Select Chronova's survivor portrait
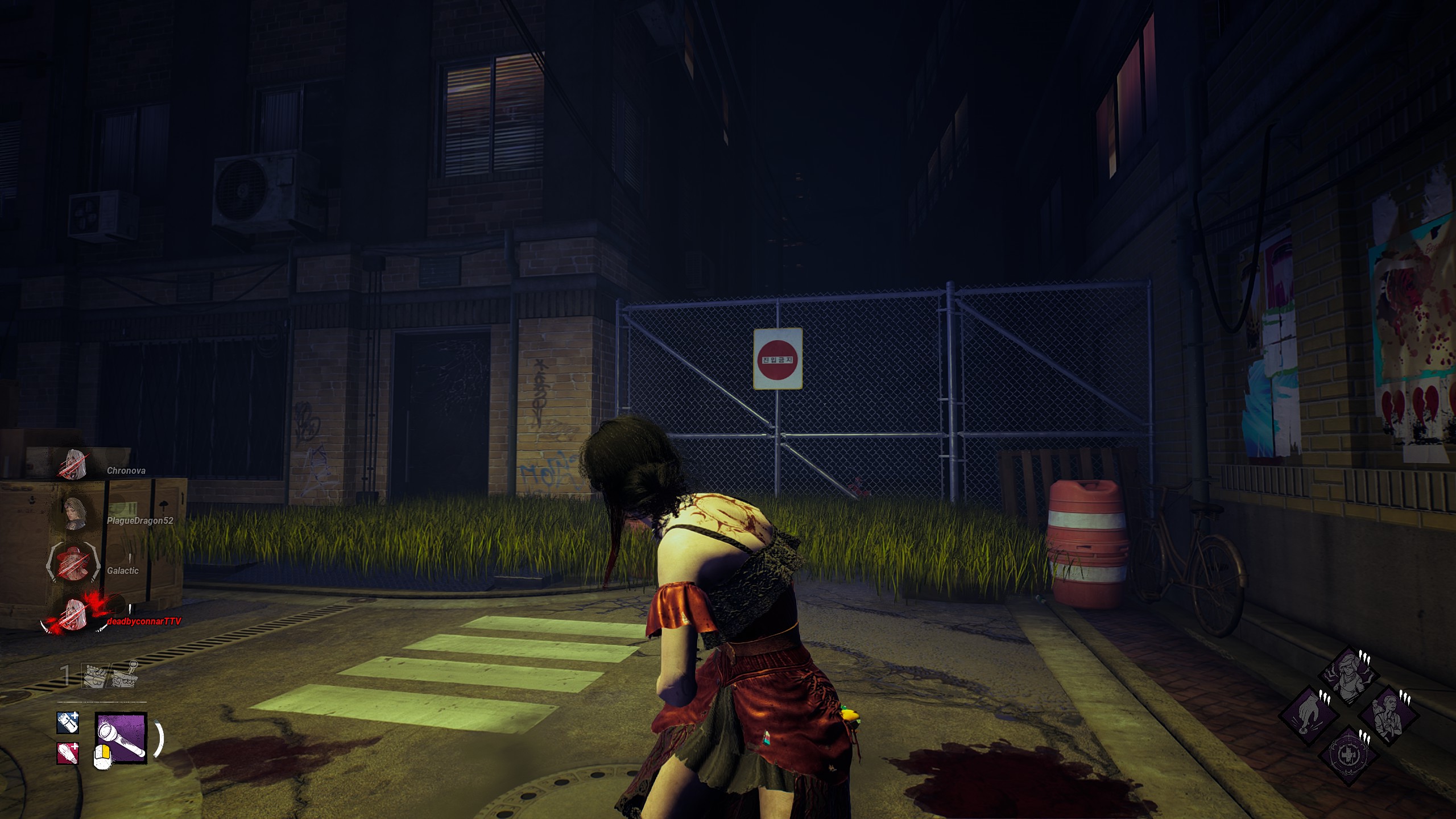 [x=74, y=464]
